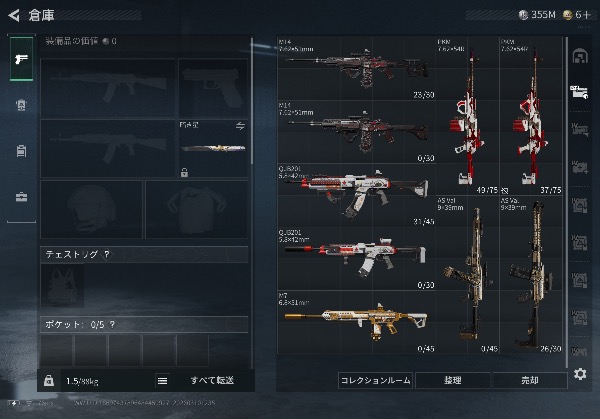This screenshot has width=600, height=419.
Task: Open the コレクションルーム collection room
Action: coord(375,381)
